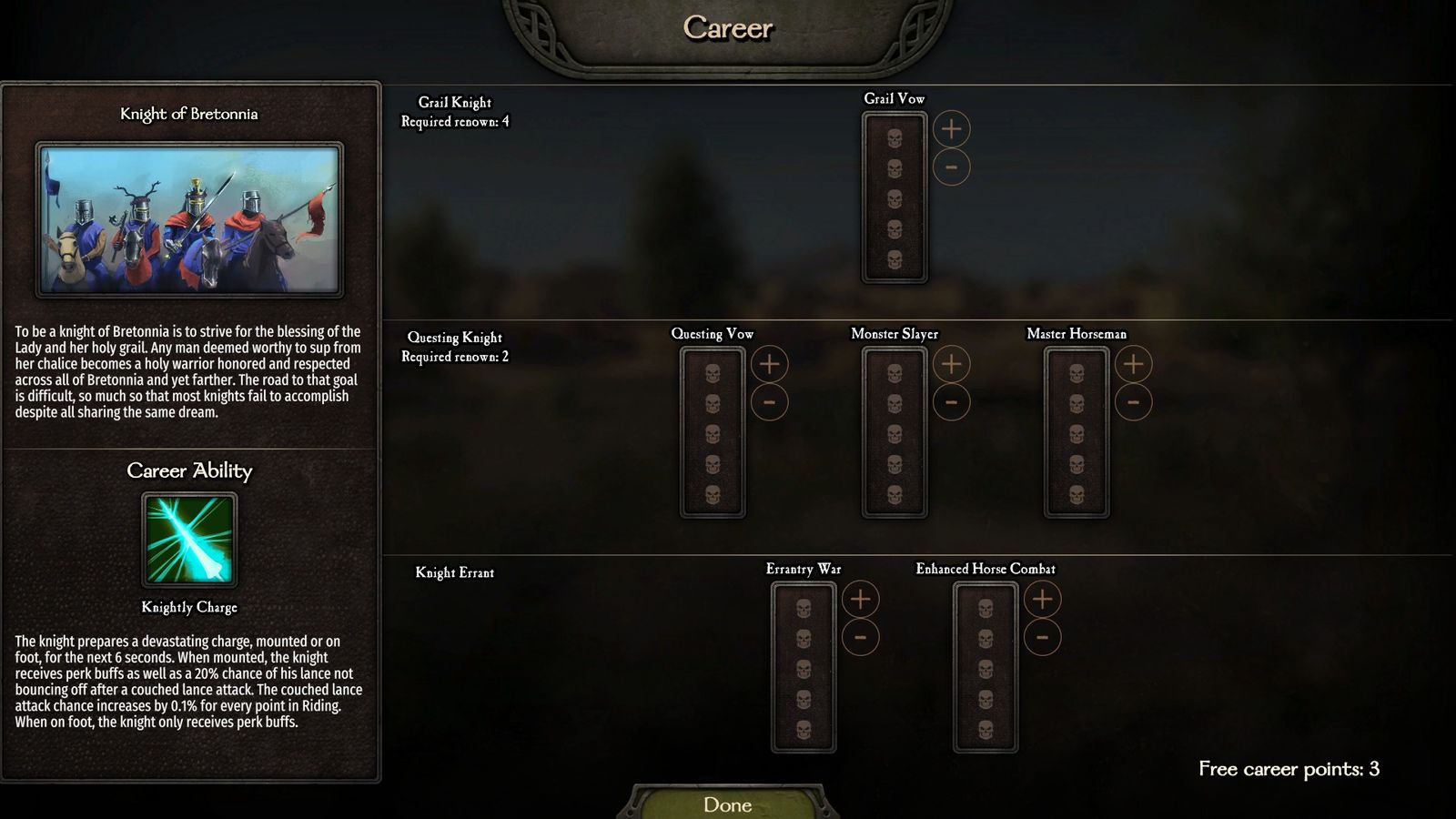This screenshot has height=819, width=1456.
Task: Lower Master Horseman by one point
Action: click(1133, 402)
